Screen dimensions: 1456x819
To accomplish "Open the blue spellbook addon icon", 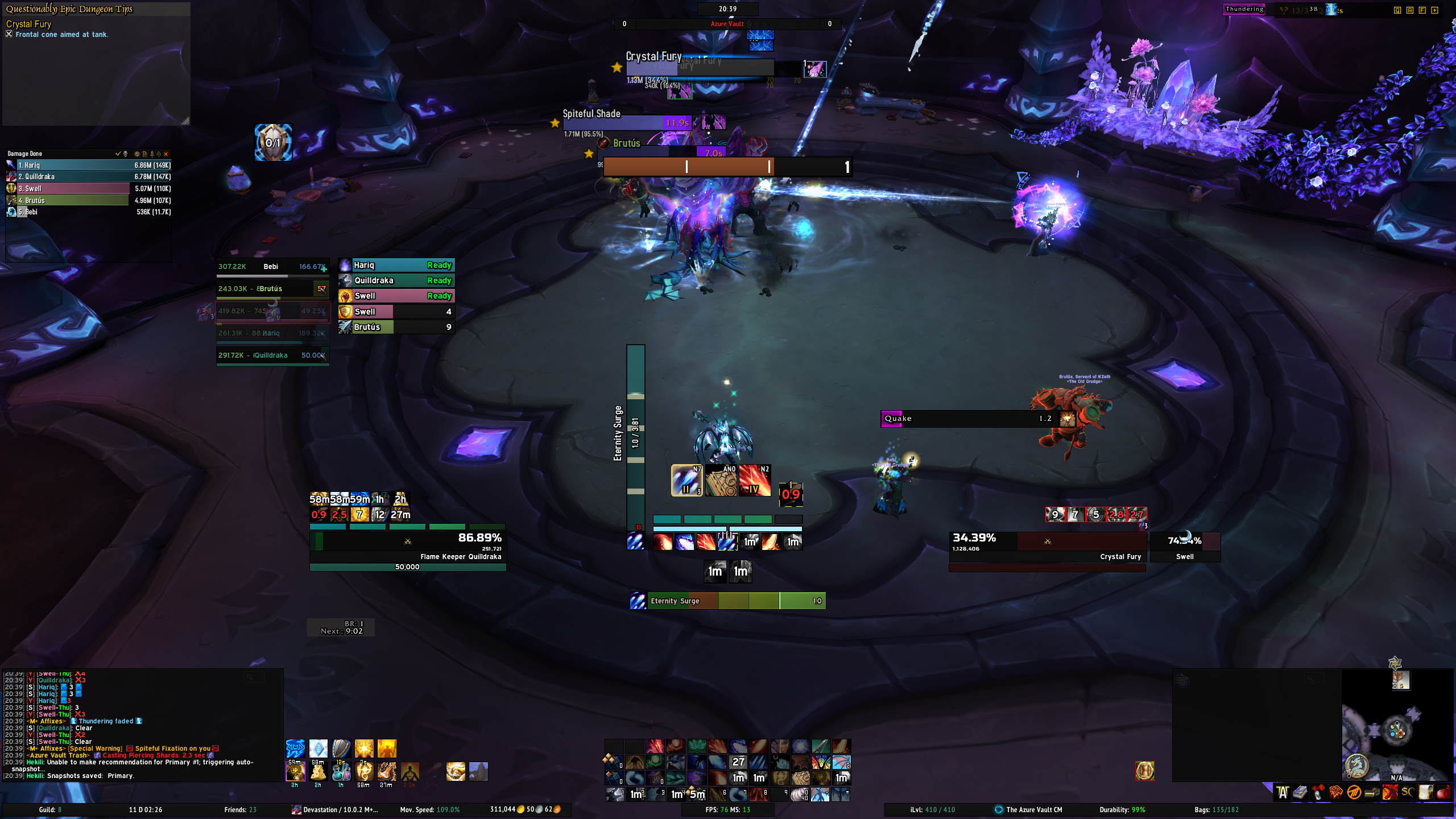I will [x=1300, y=792].
